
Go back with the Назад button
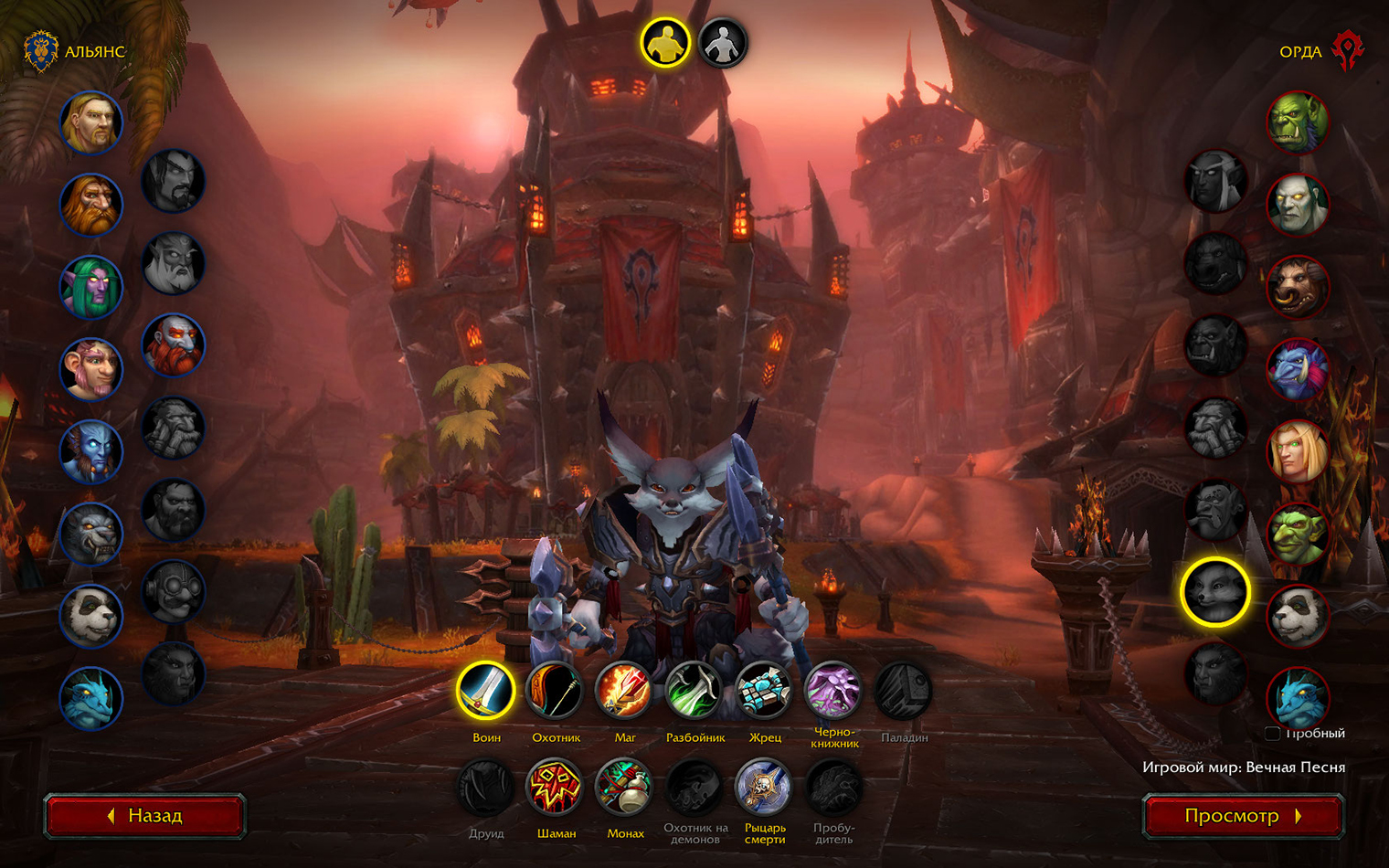point(144,816)
